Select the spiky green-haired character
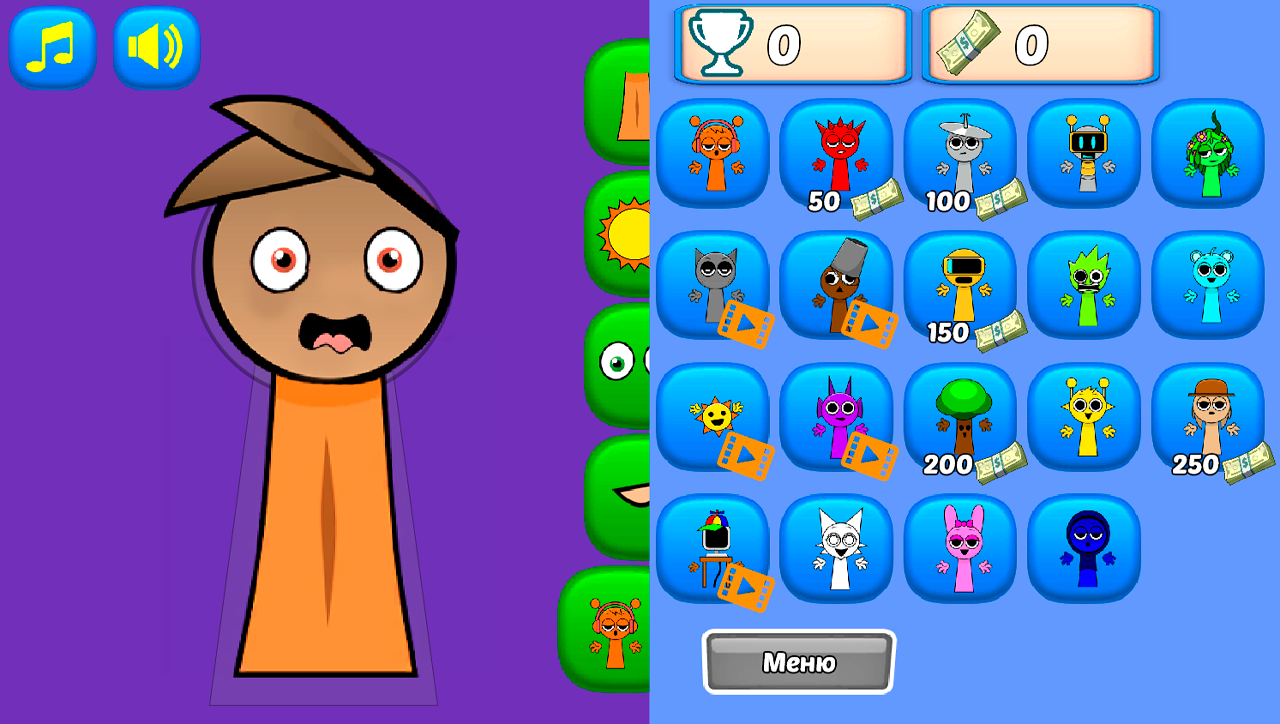This screenshot has height=724, width=1280. click(x=1085, y=285)
